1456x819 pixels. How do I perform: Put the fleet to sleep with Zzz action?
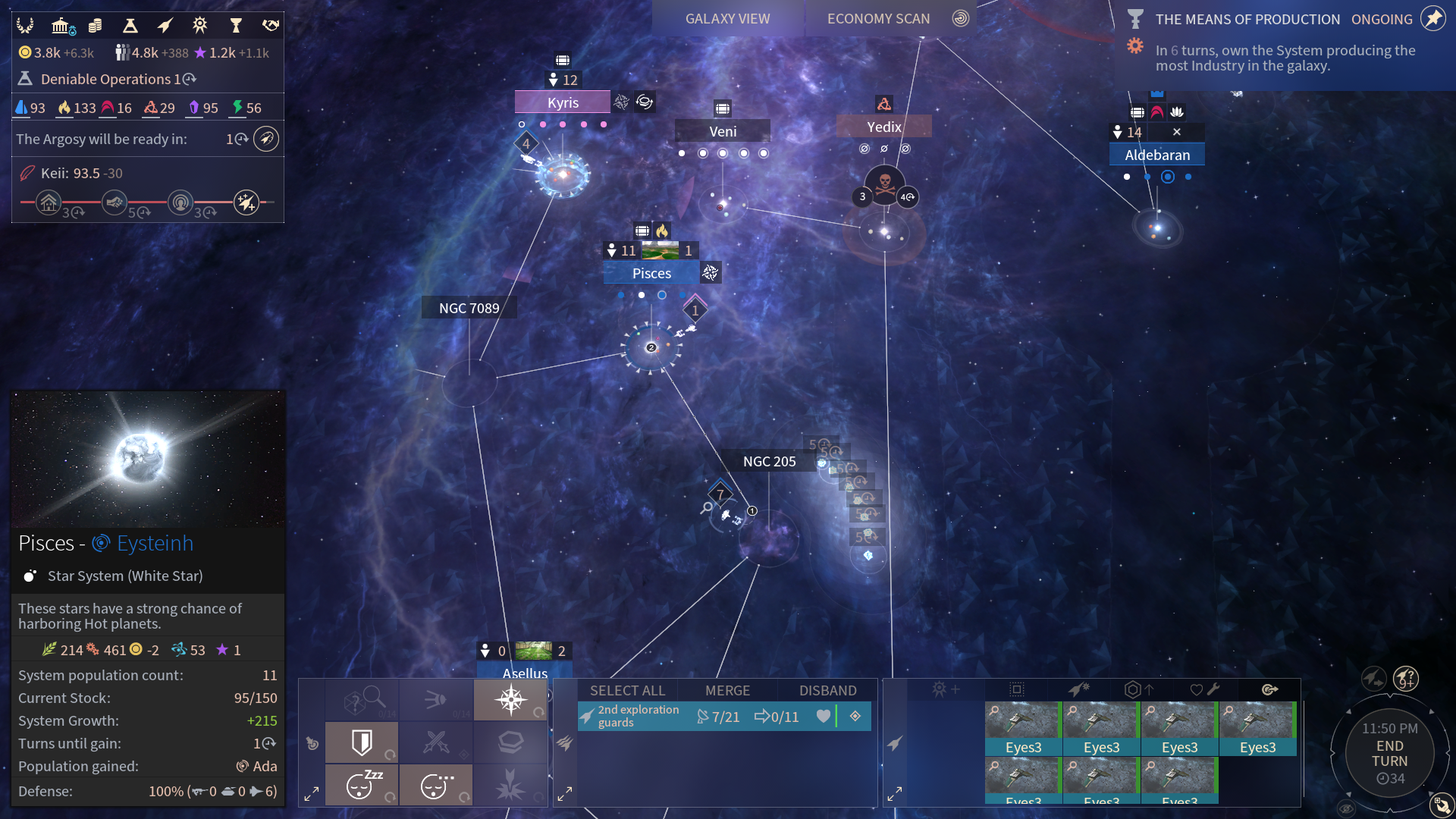click(x=362, y=785)
